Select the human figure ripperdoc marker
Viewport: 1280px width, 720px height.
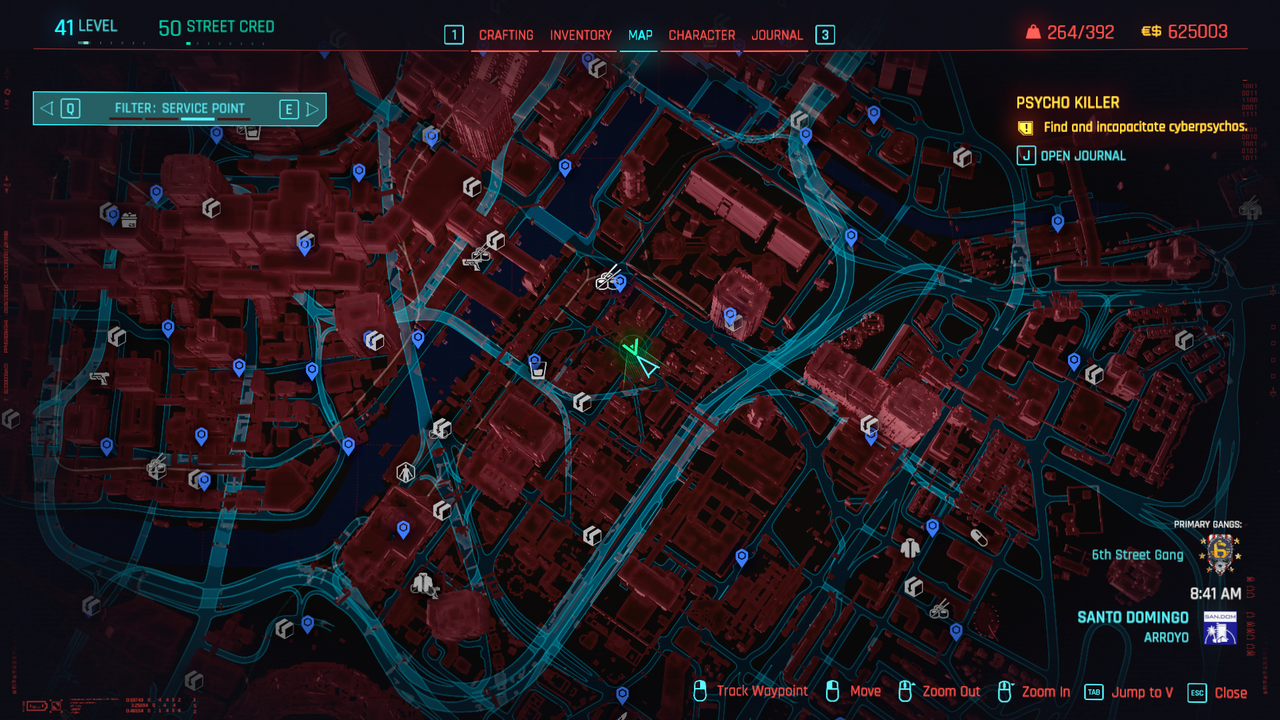405,472
